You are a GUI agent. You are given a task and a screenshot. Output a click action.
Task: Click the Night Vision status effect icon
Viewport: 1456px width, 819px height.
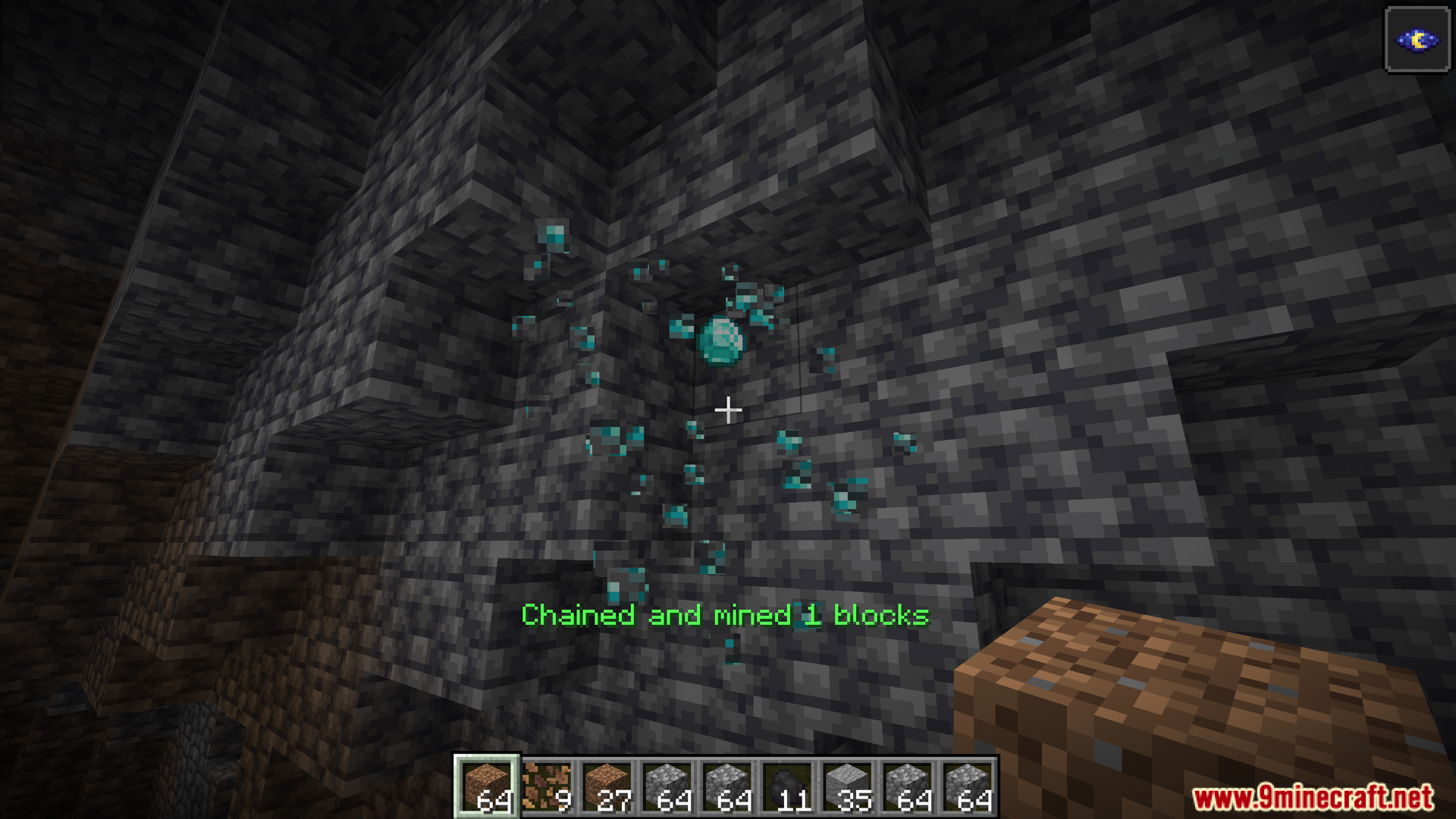click(1417, 39)
